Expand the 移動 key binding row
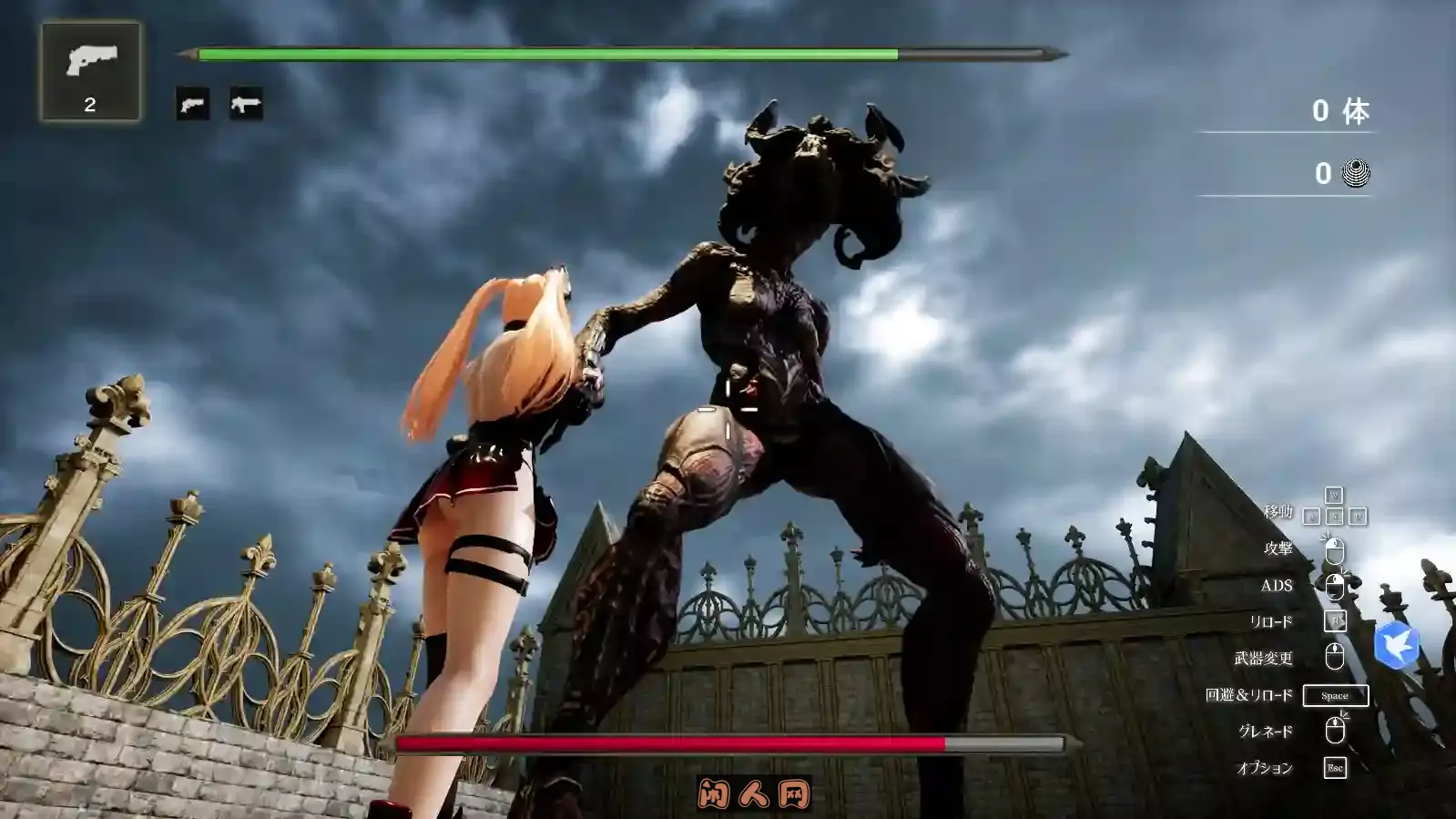Screen dimensions: 1456x819 1278,513
